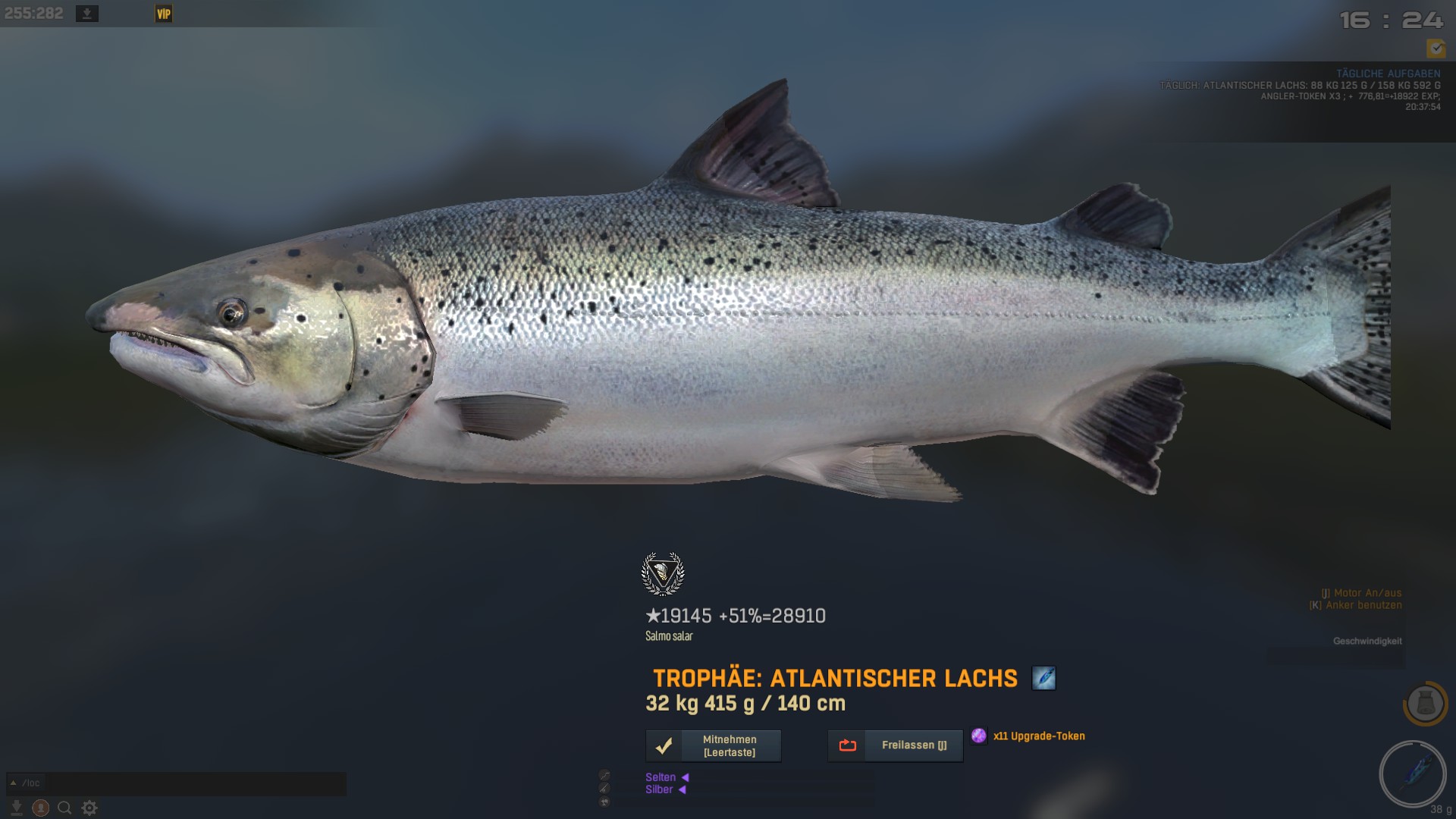Click the purple Upgrade-Token icon
This screenshot has width=1456, height=819.
979,736
